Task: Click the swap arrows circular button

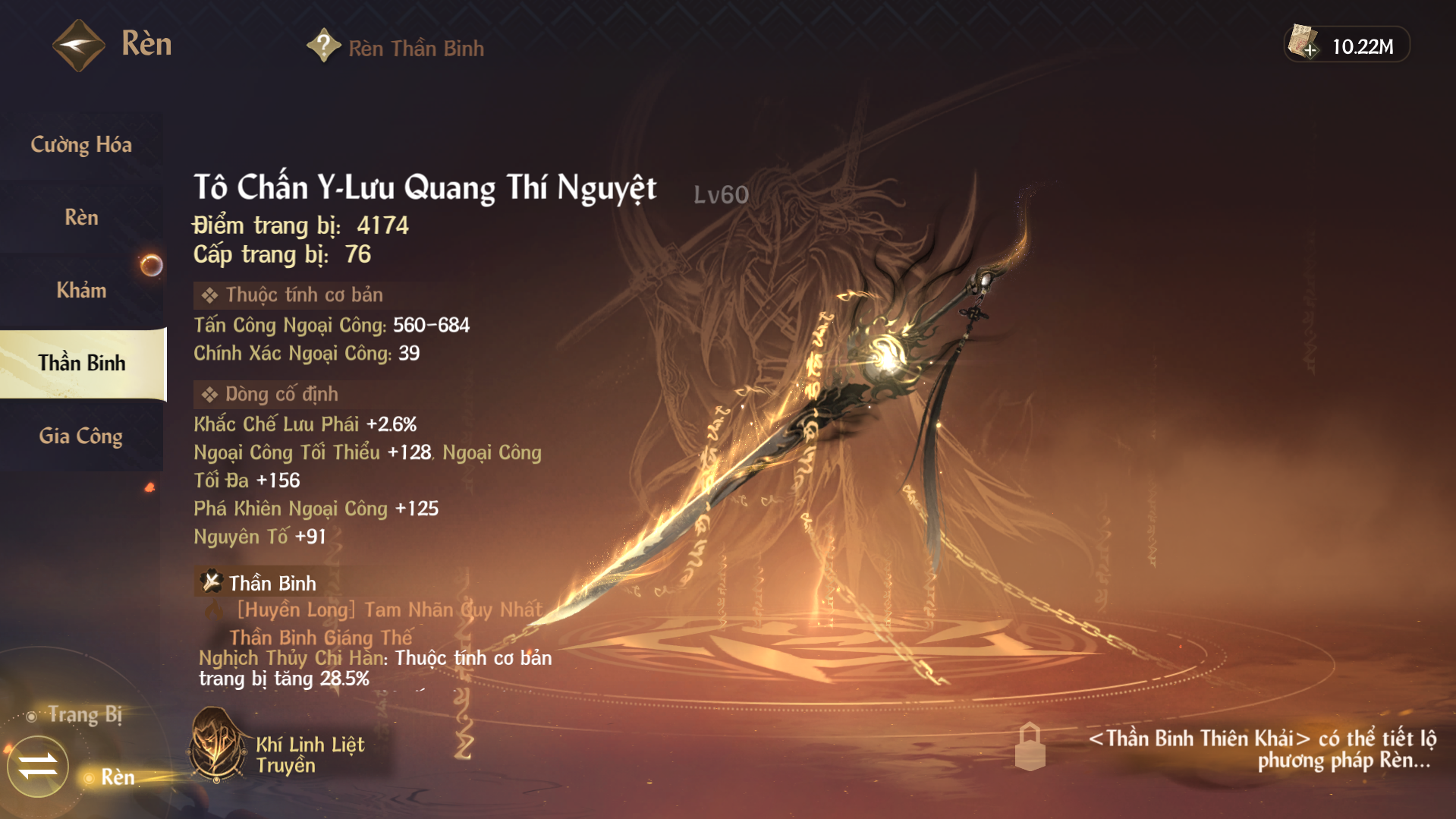Action: (x=38, y=766)
